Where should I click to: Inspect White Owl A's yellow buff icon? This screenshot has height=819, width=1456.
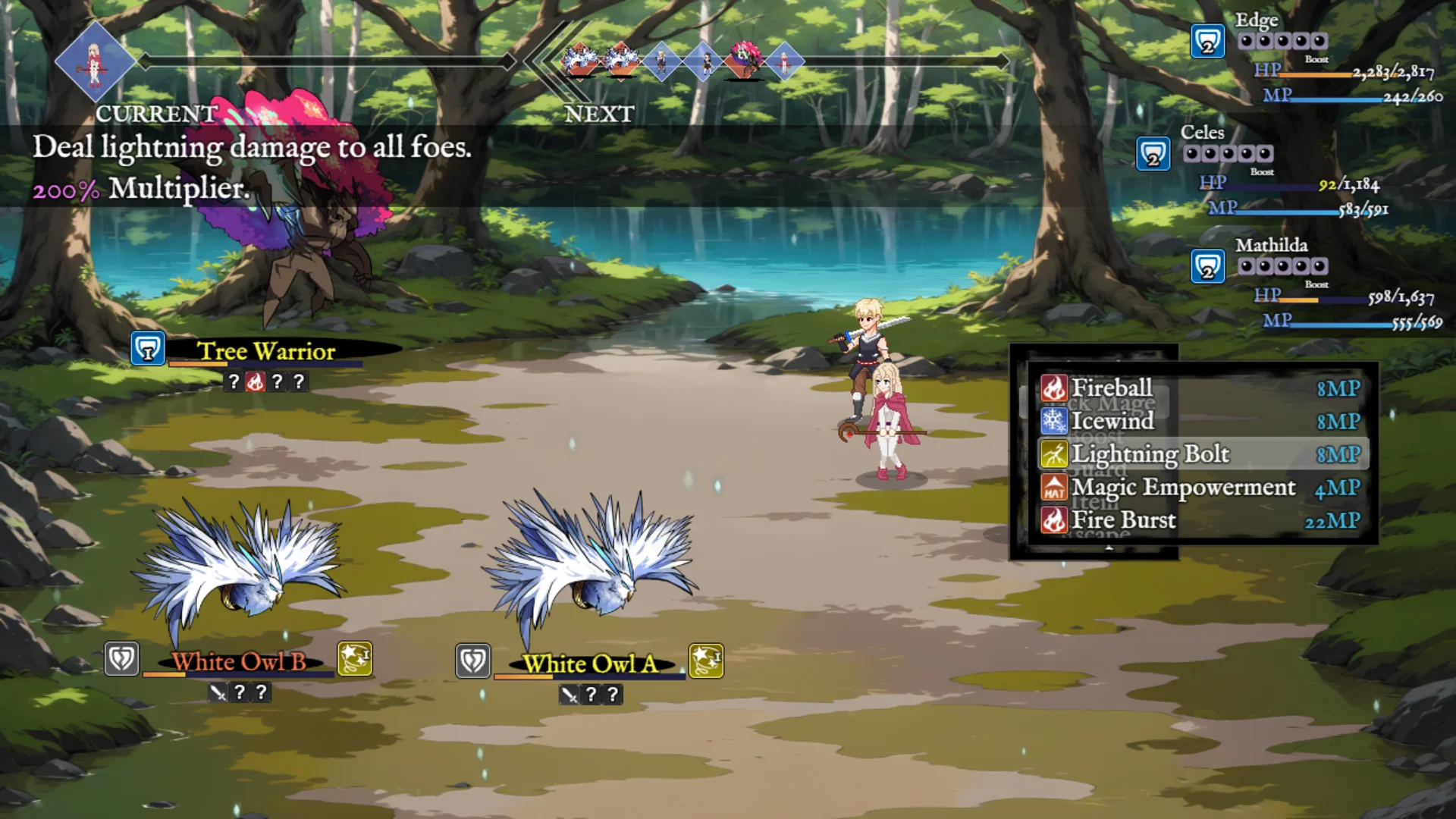point(706,661)
